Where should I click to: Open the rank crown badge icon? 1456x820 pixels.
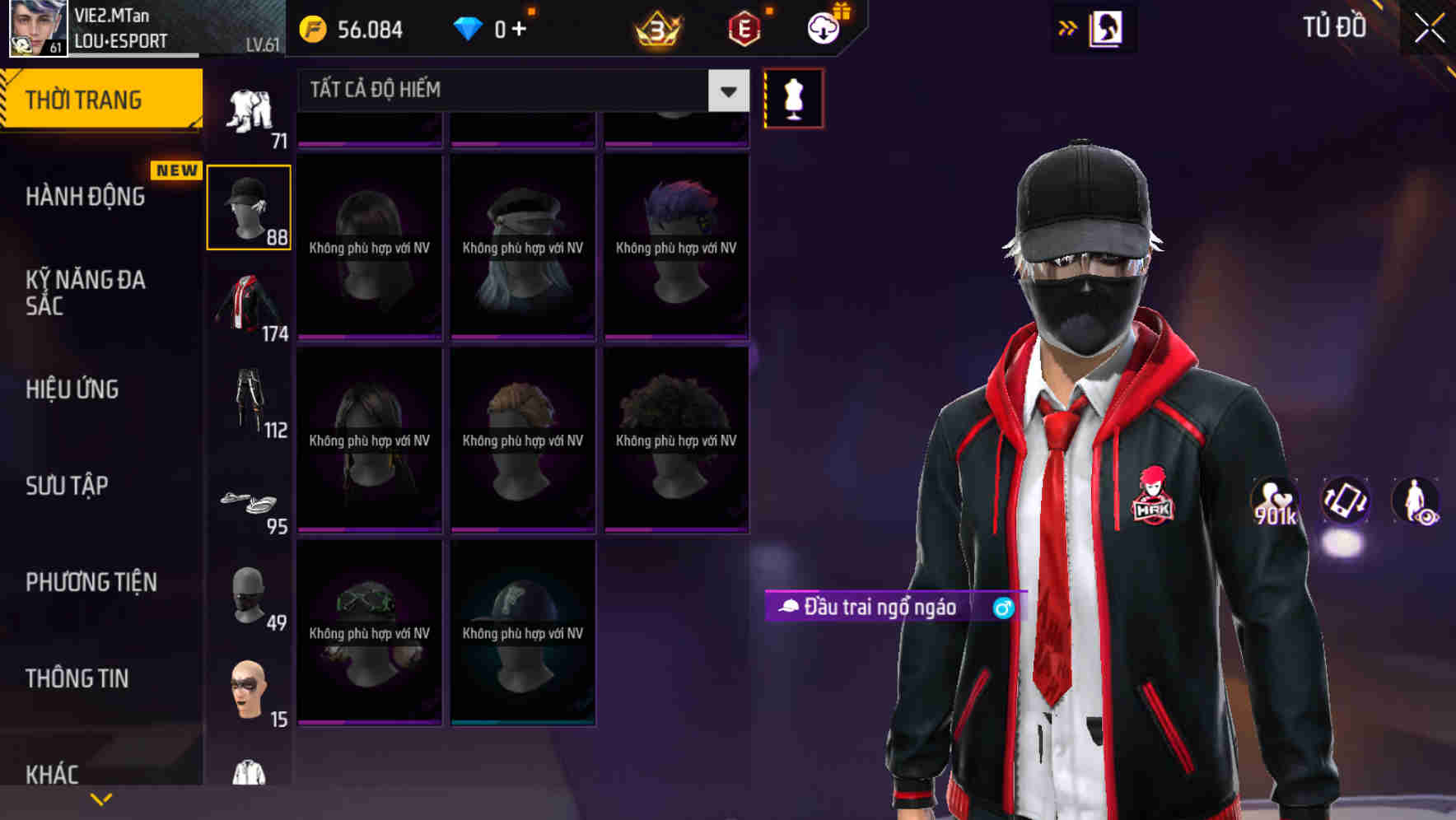655,28
